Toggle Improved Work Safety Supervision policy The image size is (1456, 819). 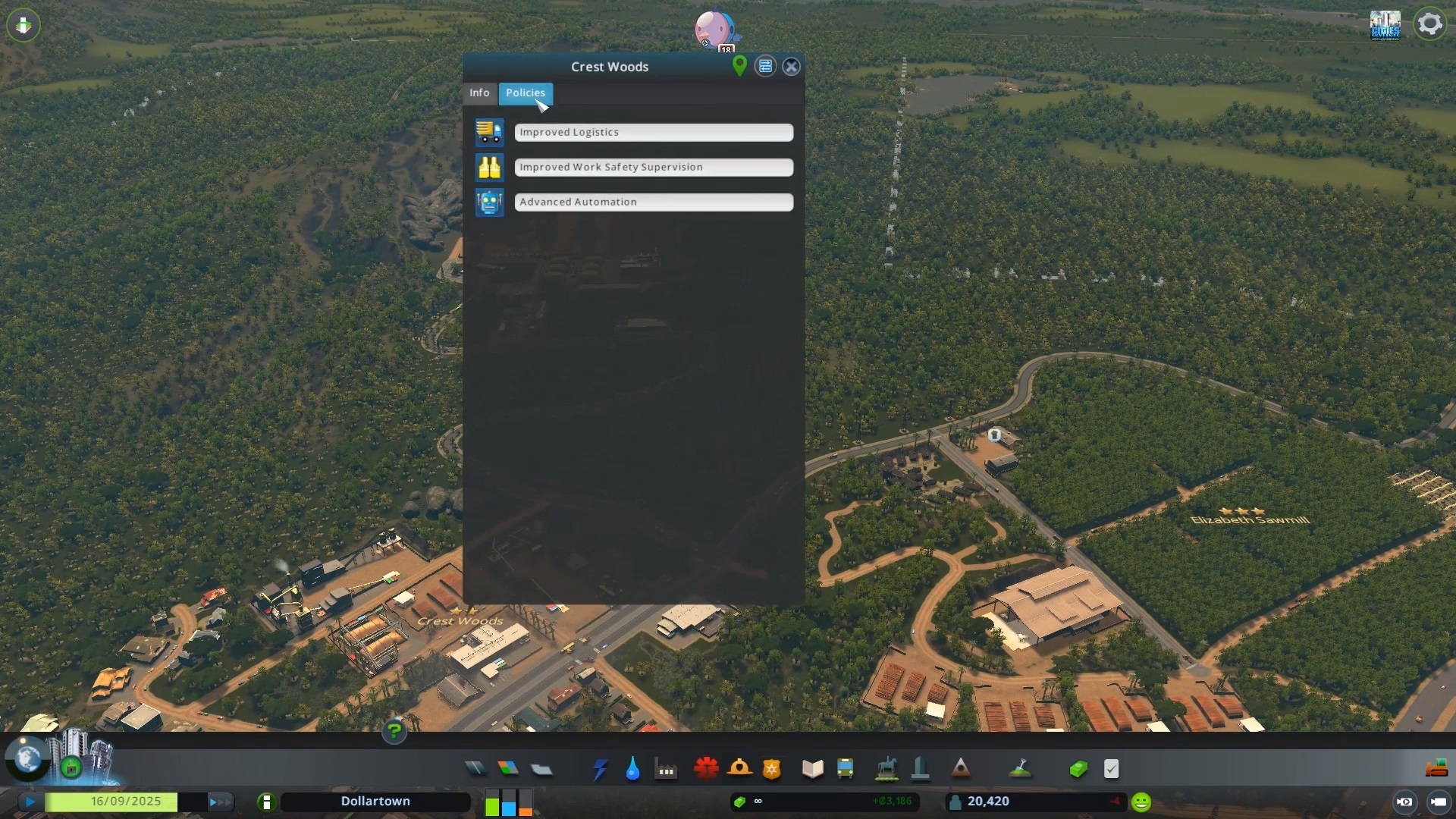pos(653,168)
